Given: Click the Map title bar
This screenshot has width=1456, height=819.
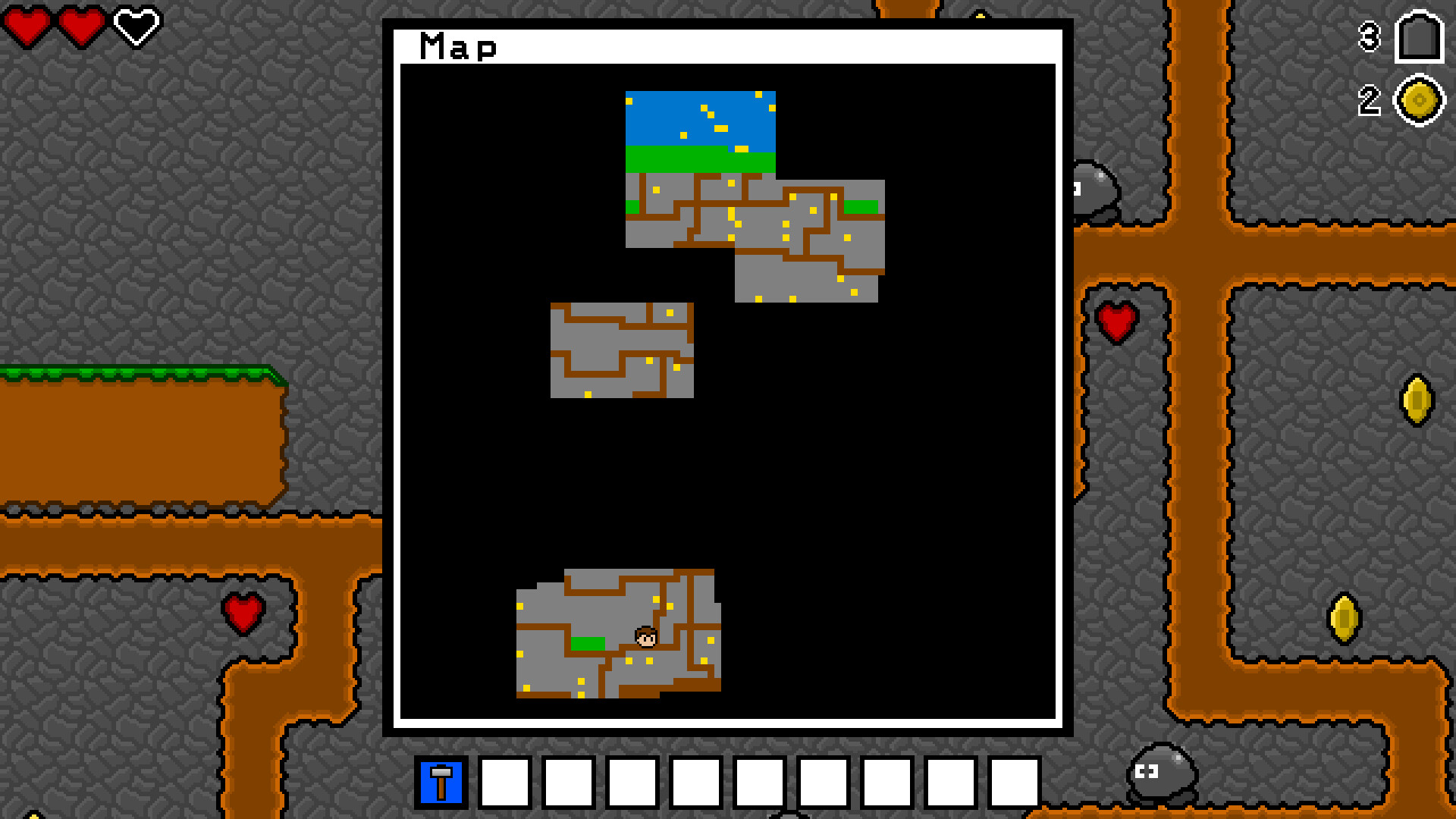Looking at the screenshot, I should pos(458,45).
